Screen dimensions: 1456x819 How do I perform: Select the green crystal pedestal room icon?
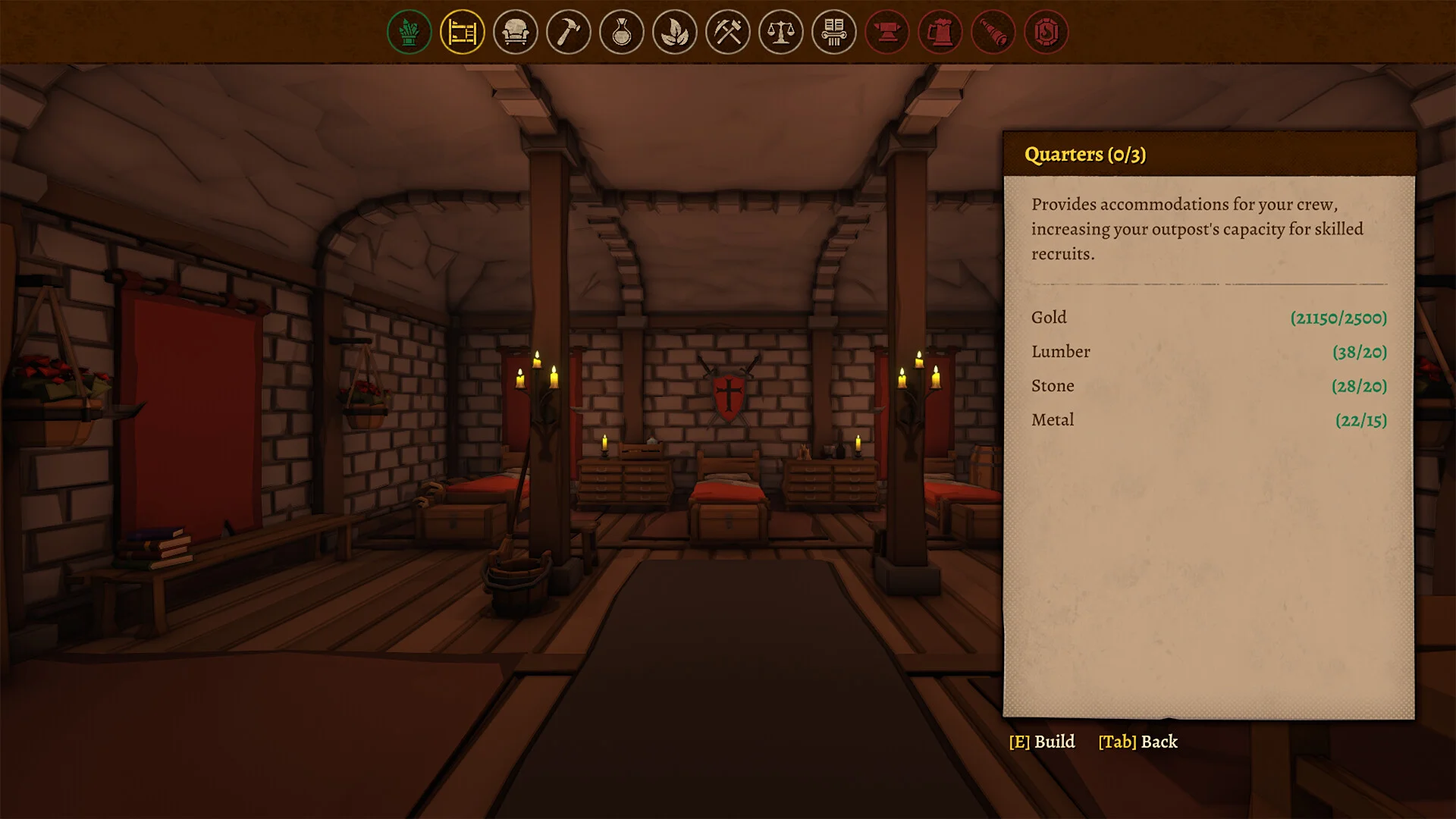(409, 32)
